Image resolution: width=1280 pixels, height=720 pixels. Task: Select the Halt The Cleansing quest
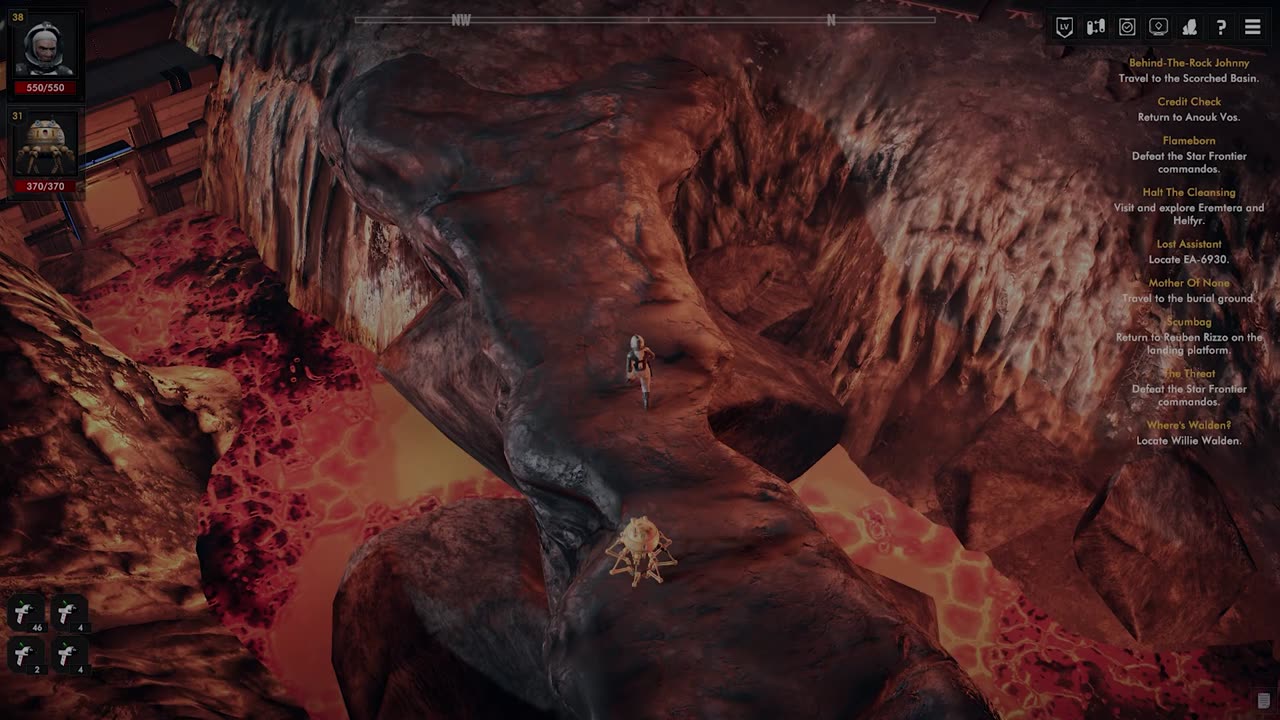[x=1189, y=192]
